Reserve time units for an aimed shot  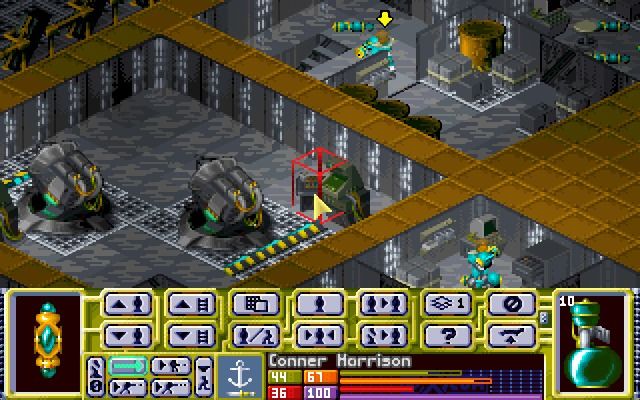tap(127, 385)
